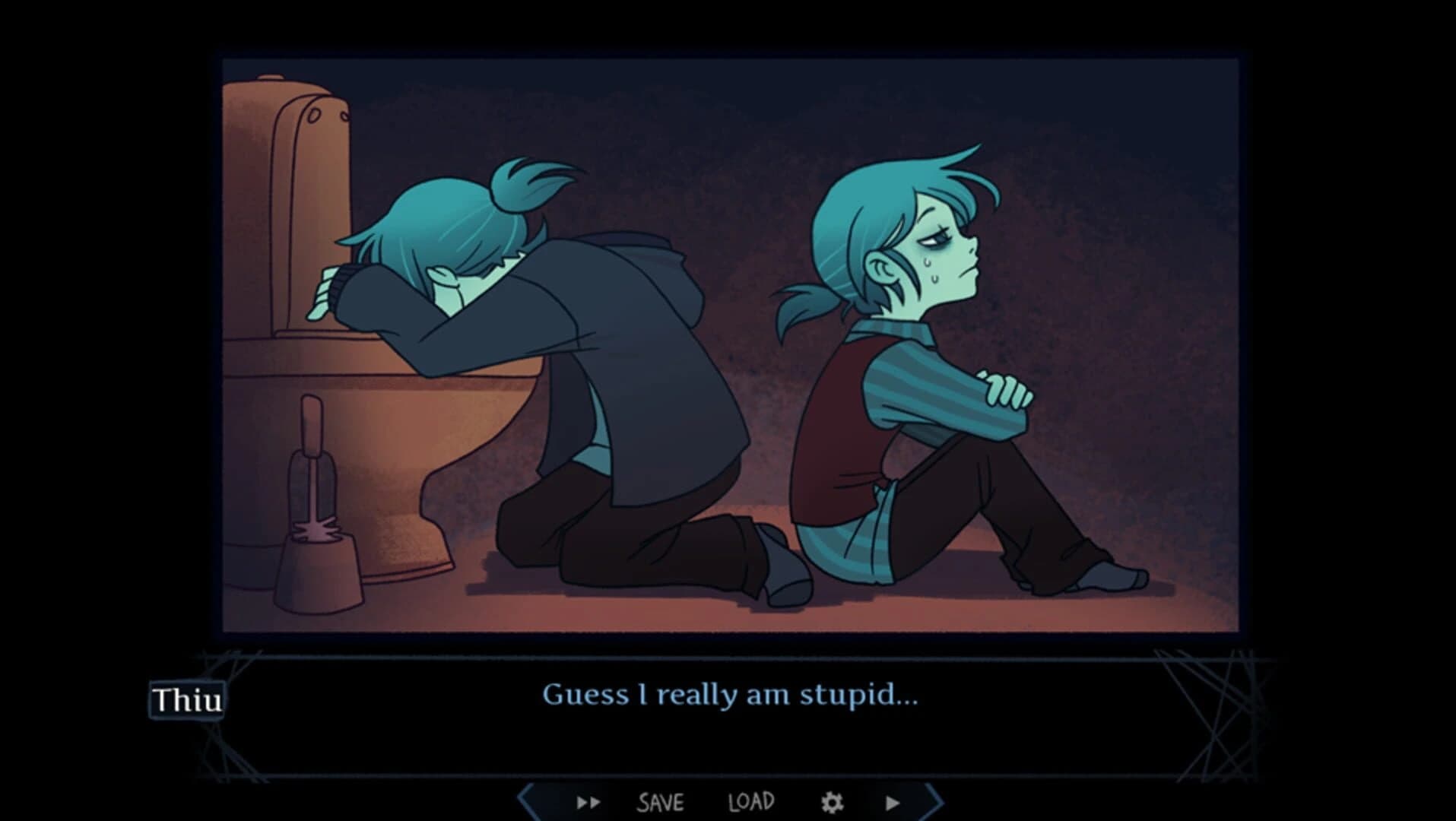Click the bottom control bar area
1456x821 pixels.
pyautogui.click(x=730, y=800)
